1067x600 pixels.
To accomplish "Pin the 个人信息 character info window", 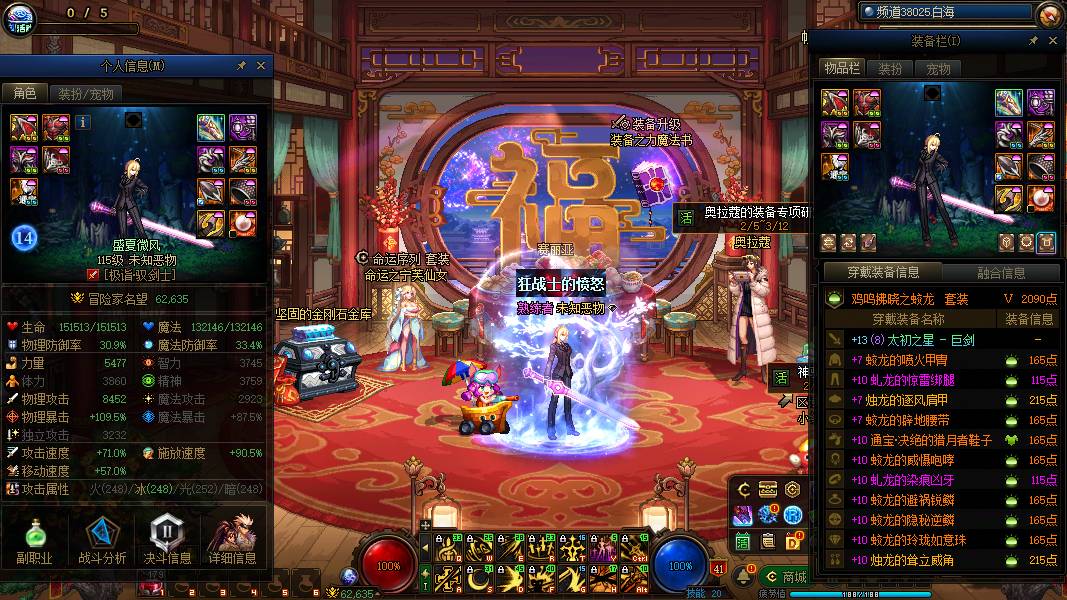I will pos(241,66).
